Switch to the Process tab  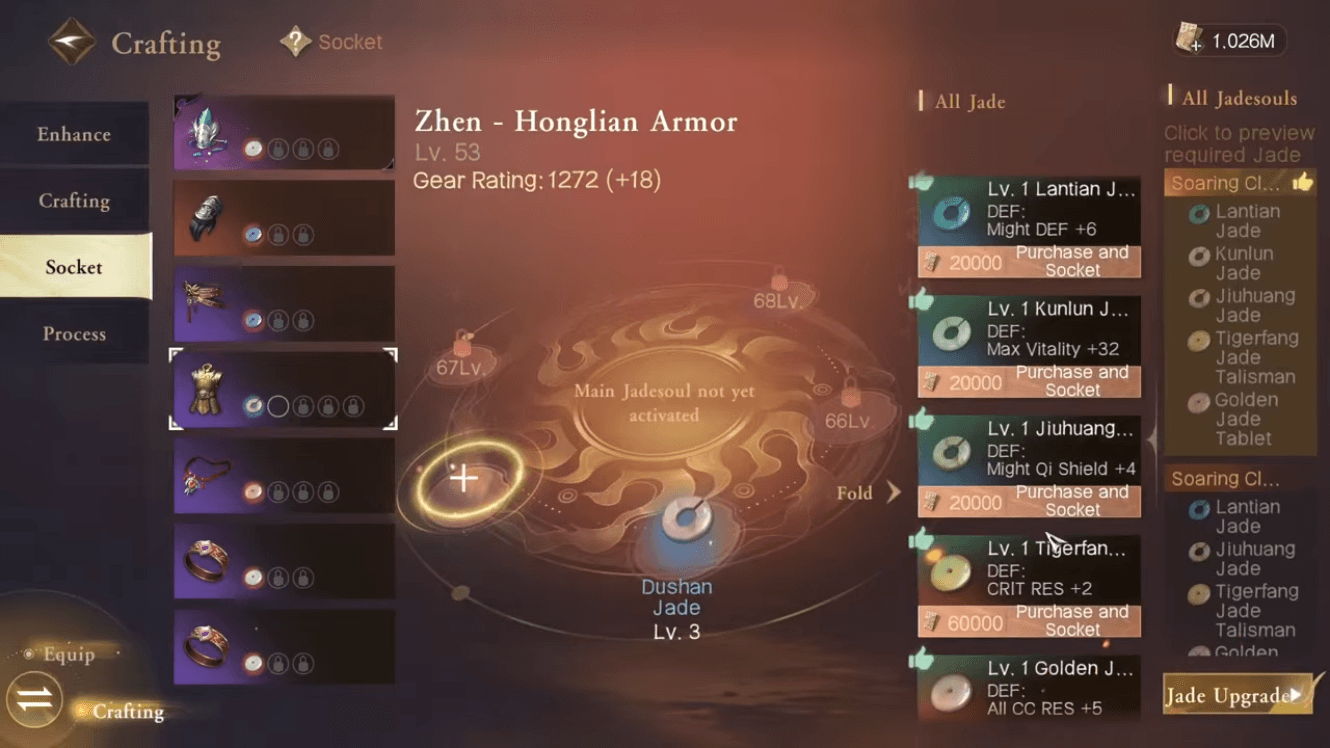74,333
